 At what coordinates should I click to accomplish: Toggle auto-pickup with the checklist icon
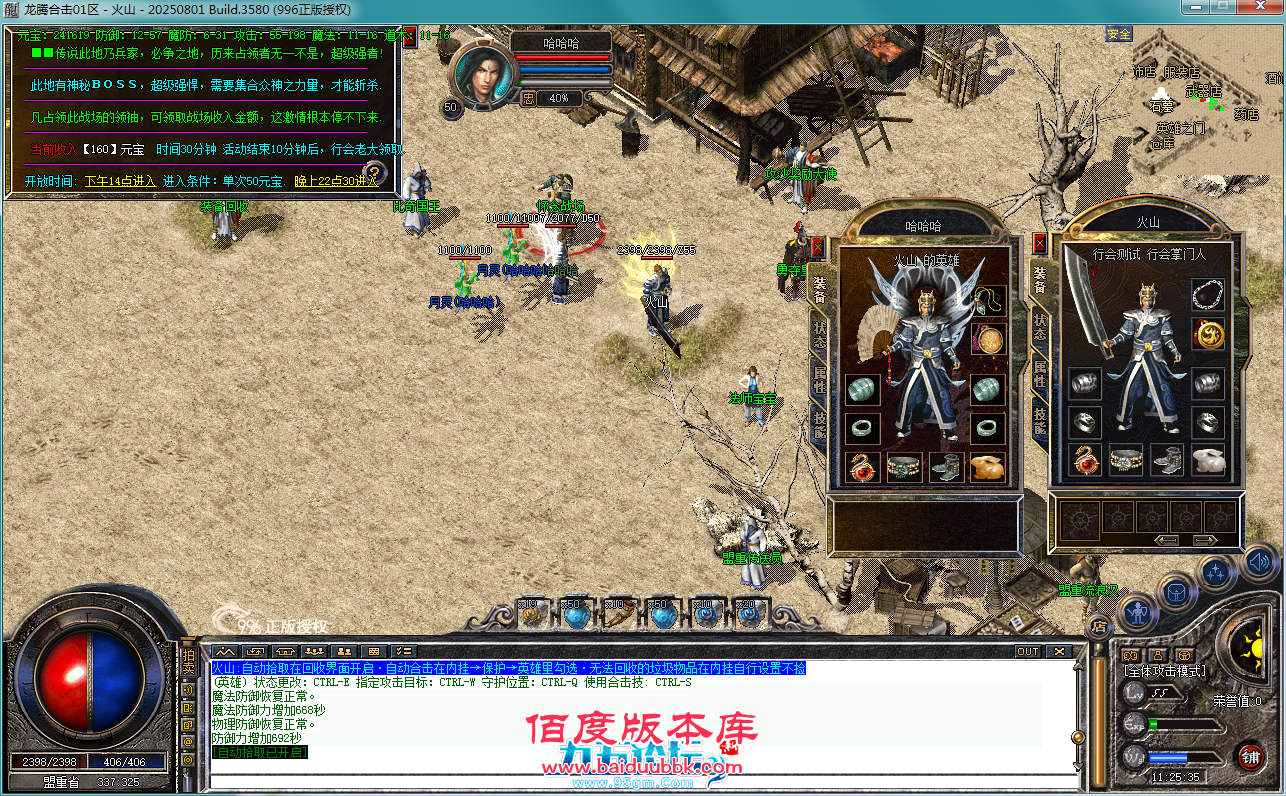coord(404,650)
